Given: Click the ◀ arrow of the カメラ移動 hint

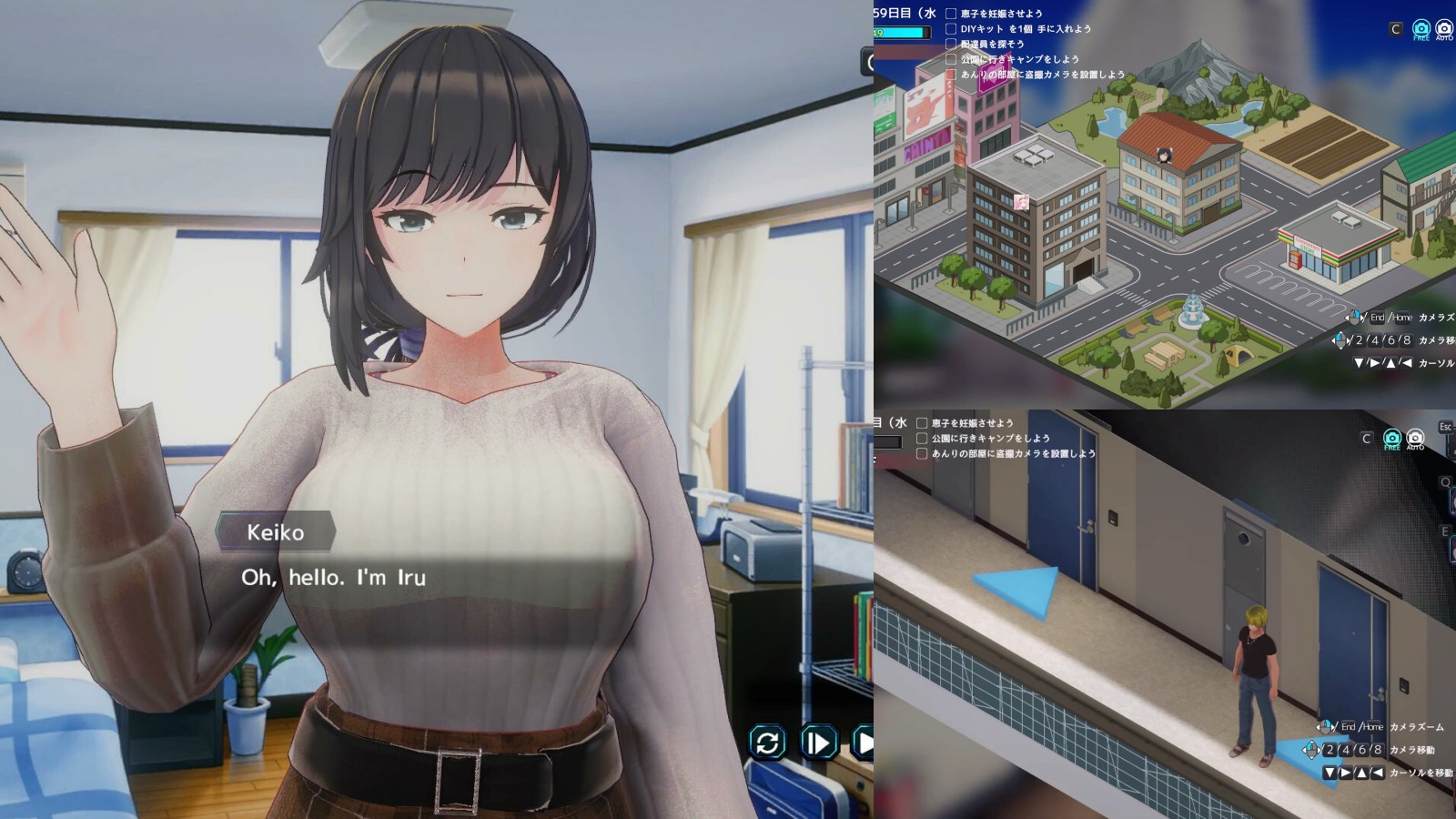Looking at the screenshot, I should [x=1333, y=340].
